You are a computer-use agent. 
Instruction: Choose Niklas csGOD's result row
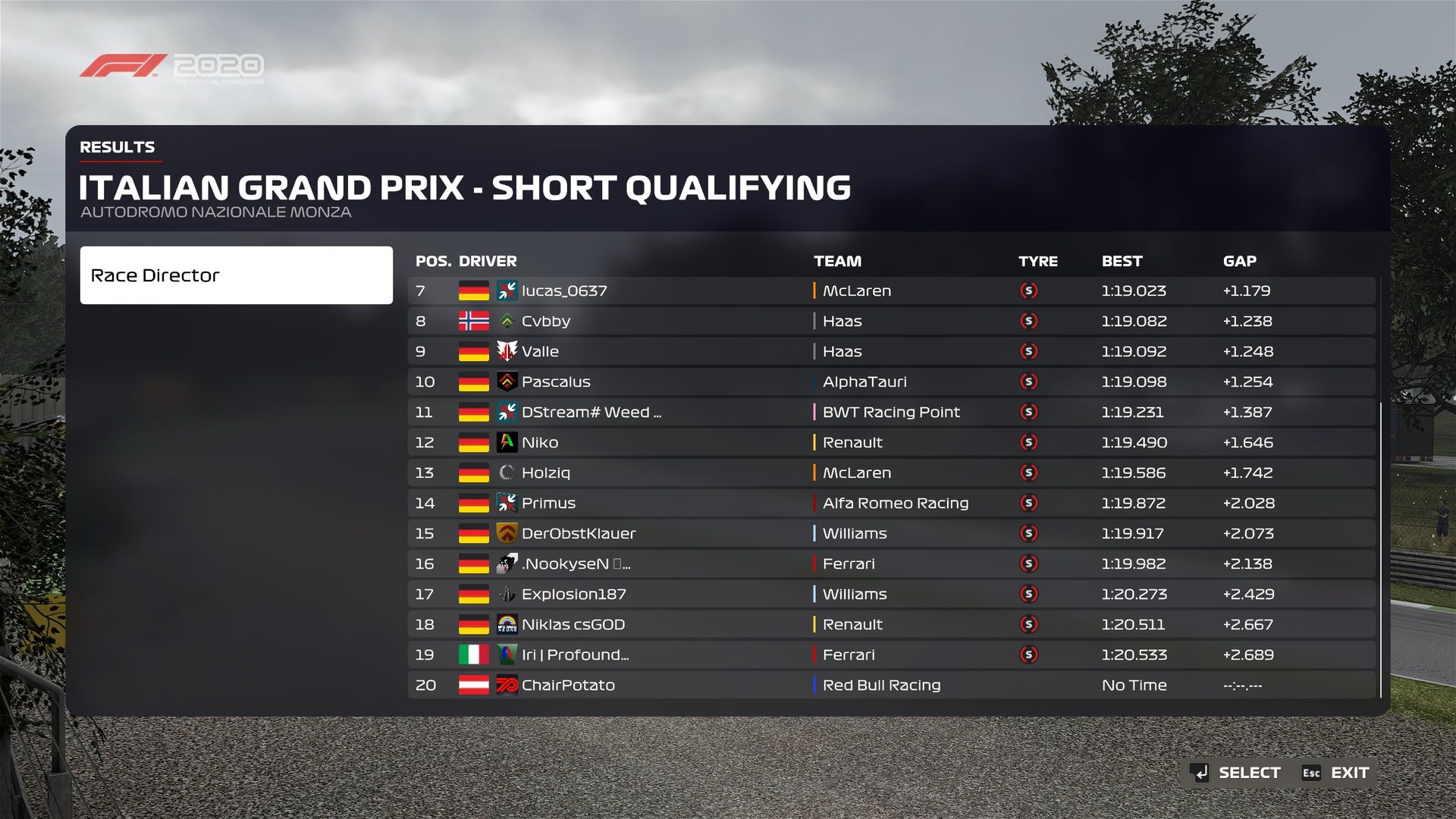tap(891, 624)
